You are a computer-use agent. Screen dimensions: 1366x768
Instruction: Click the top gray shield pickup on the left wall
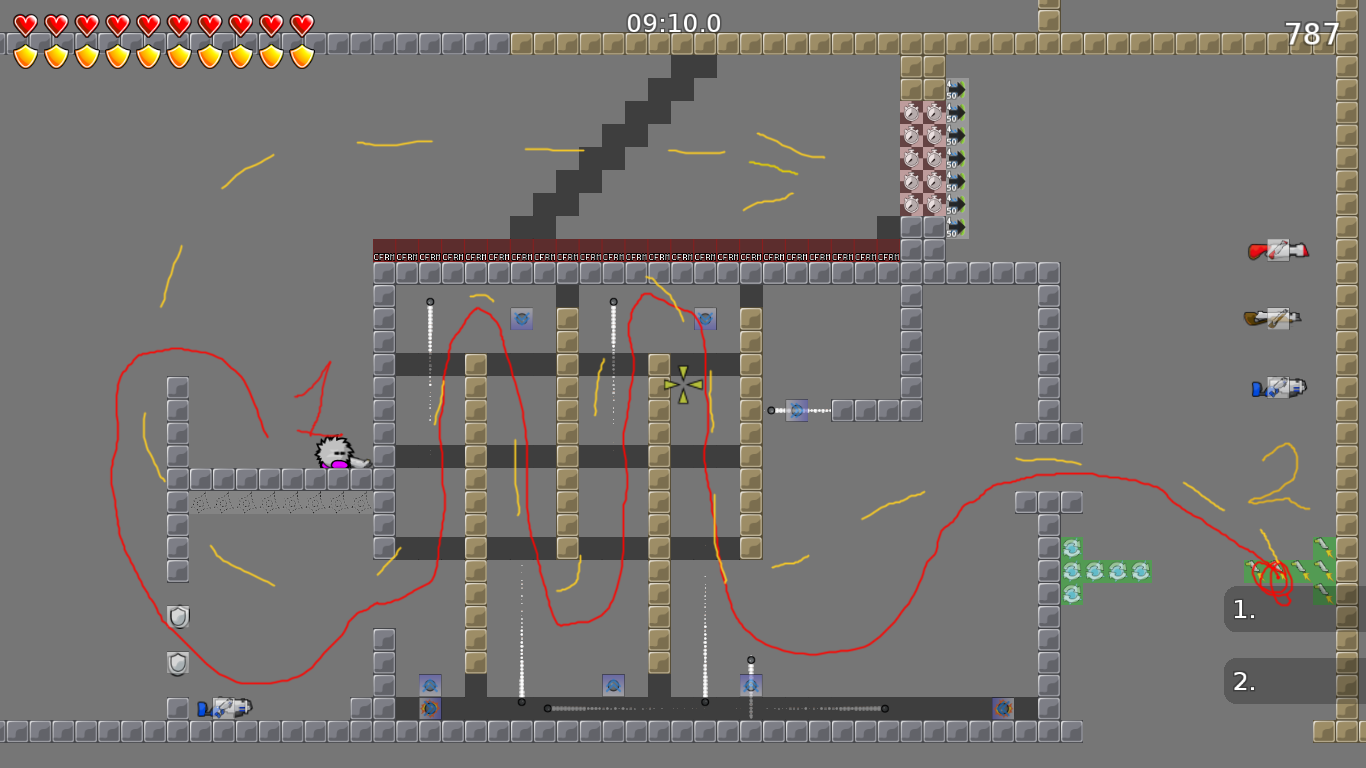click(177, 616)
